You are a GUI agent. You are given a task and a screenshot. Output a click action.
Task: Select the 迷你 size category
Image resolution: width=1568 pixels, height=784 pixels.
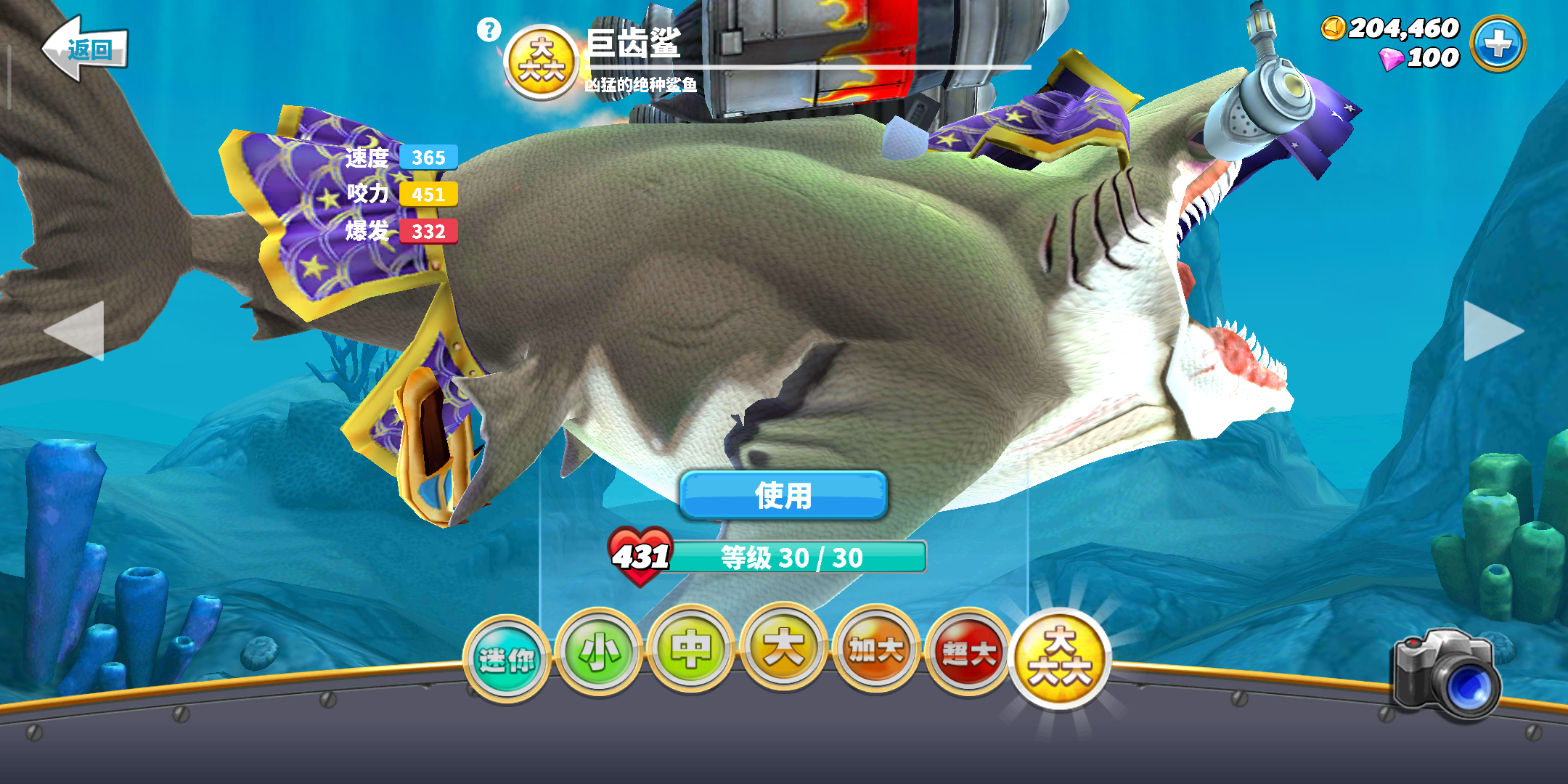click(x=507, y=659)
